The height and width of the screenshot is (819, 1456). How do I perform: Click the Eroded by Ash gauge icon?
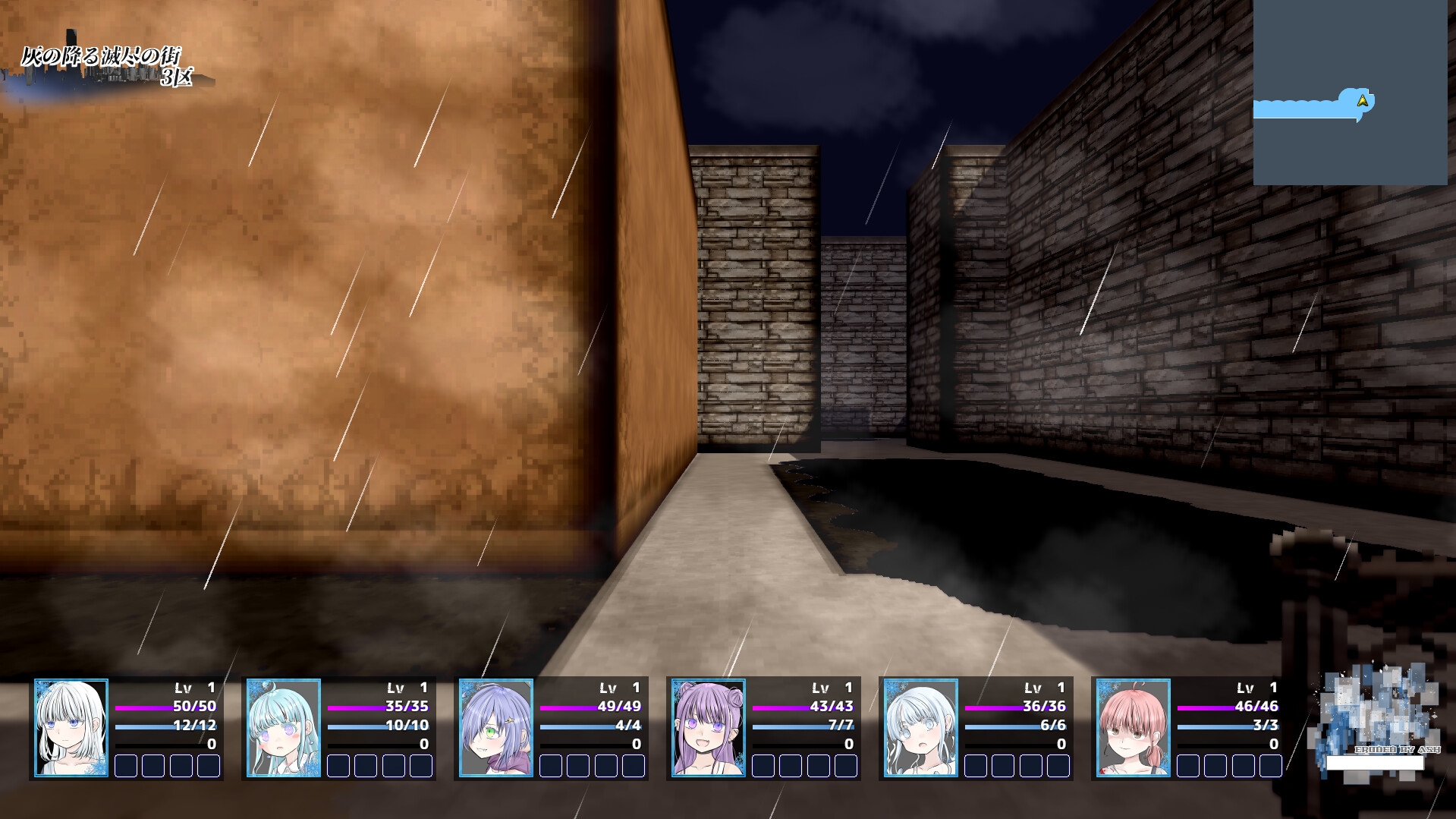(1375, 717)
